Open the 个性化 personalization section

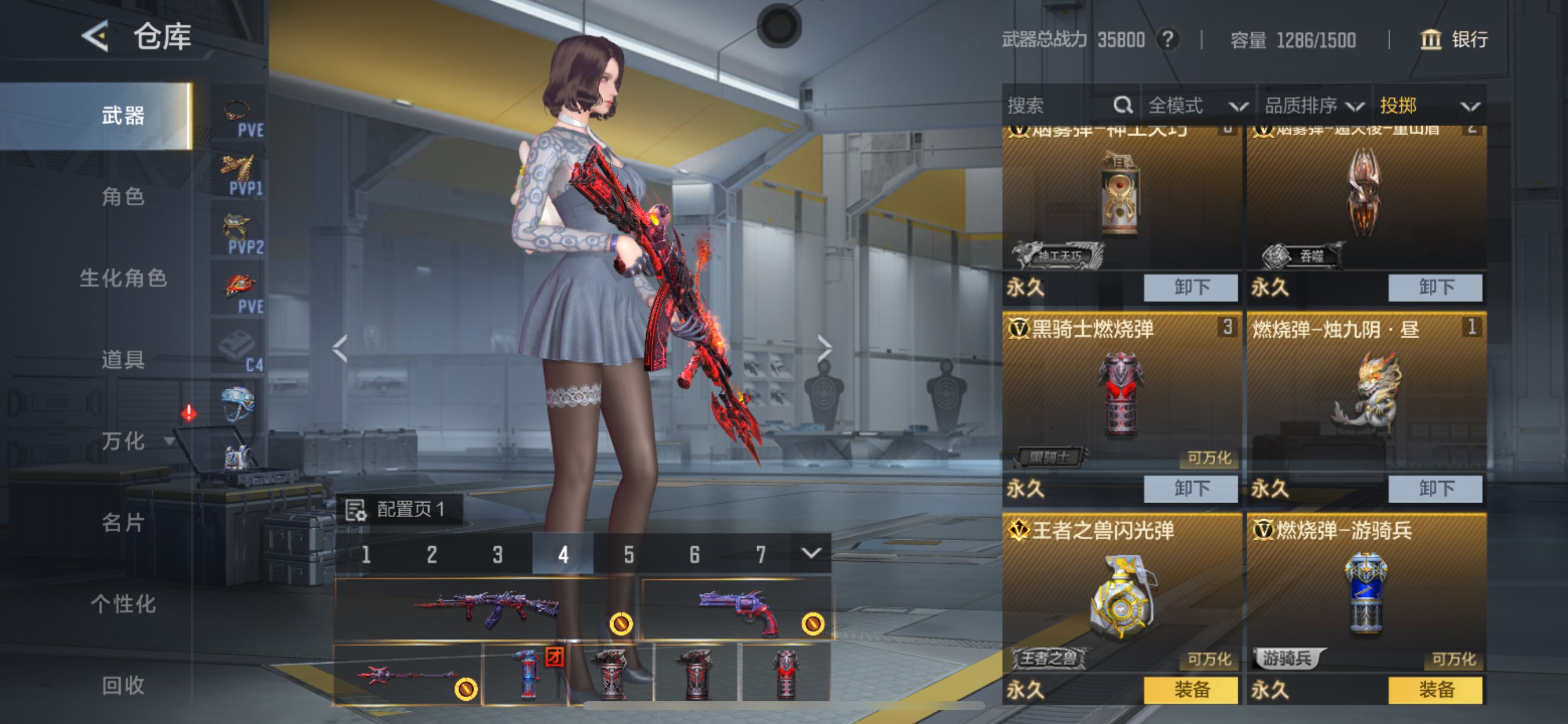[x=123, y=603]
